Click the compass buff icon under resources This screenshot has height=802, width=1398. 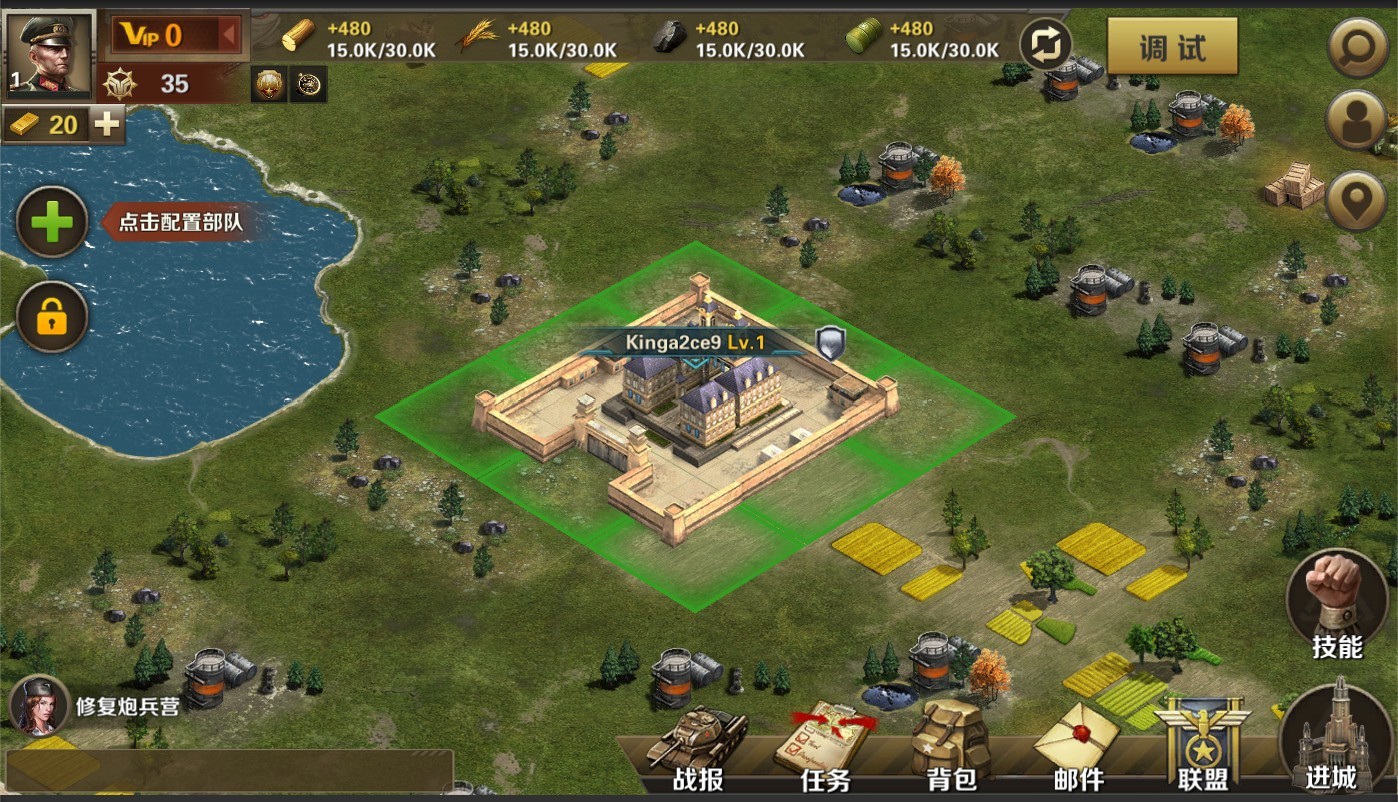coord(308,85)
